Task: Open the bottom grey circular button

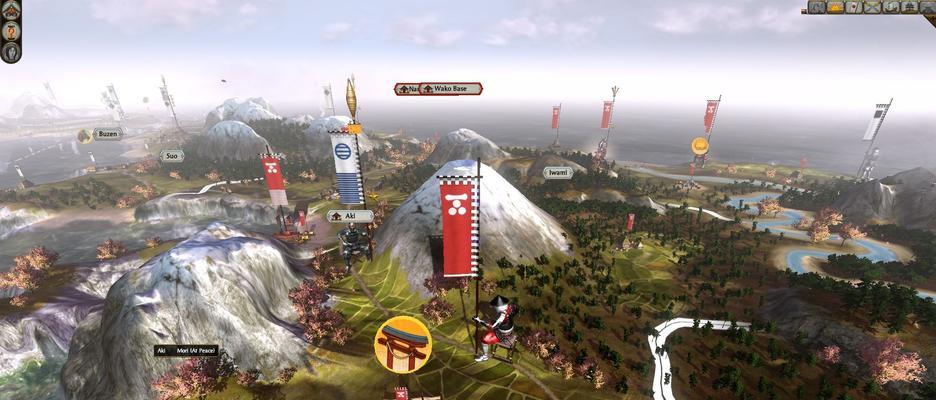Action: coord(11,51)
